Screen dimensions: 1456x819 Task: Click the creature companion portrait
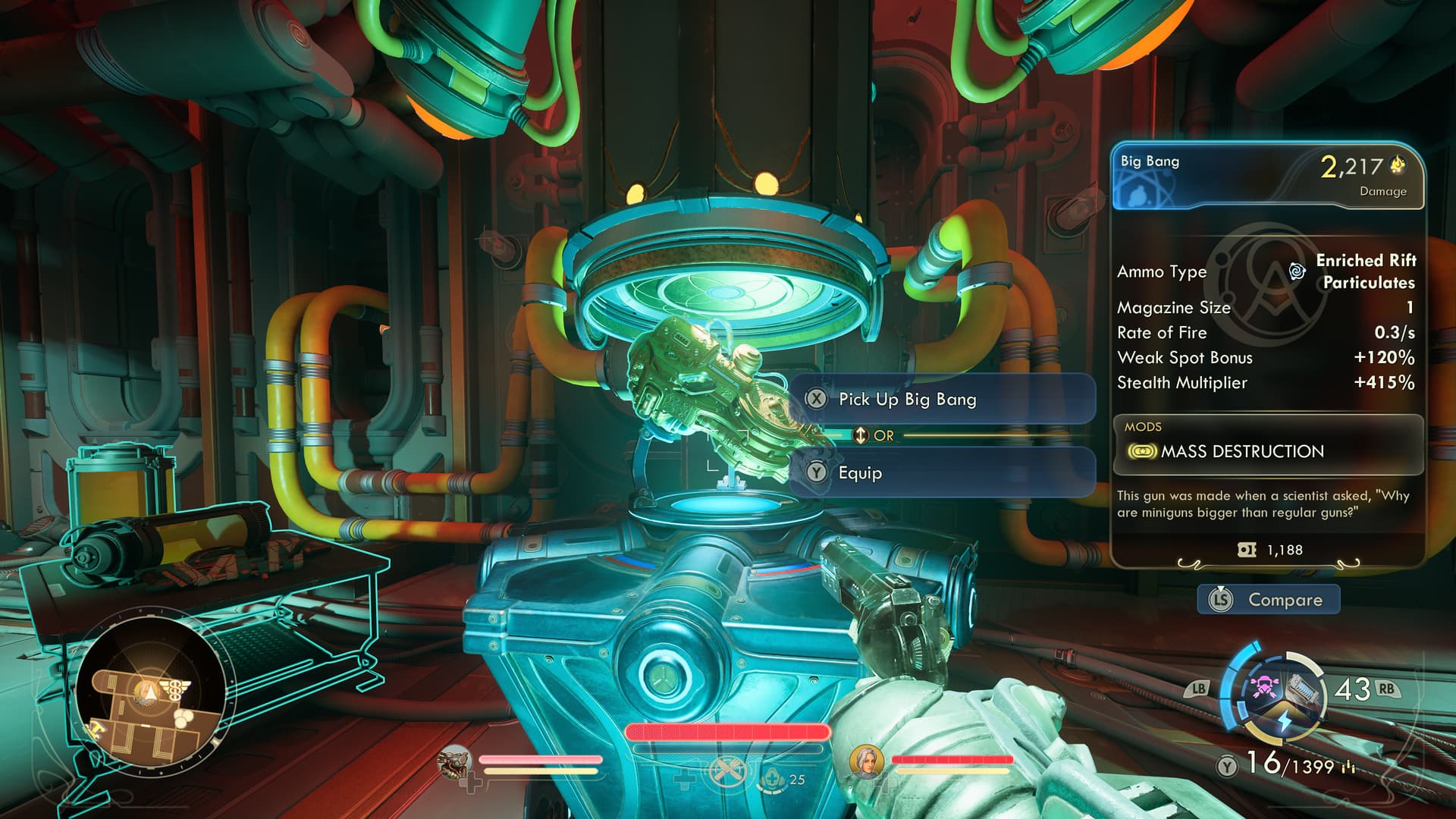[x=455, y=762]
